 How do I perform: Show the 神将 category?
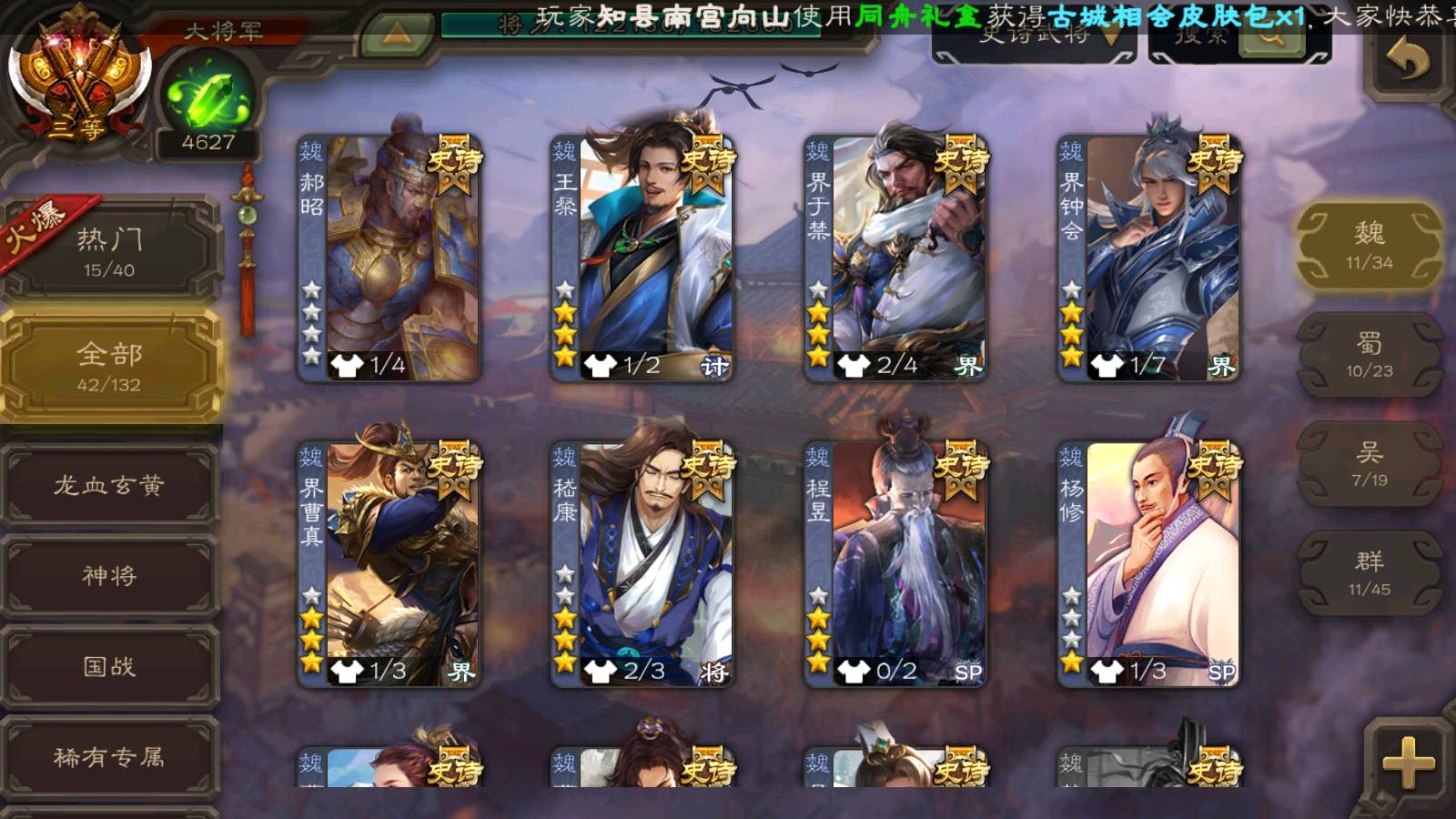(x=109, y=575)
